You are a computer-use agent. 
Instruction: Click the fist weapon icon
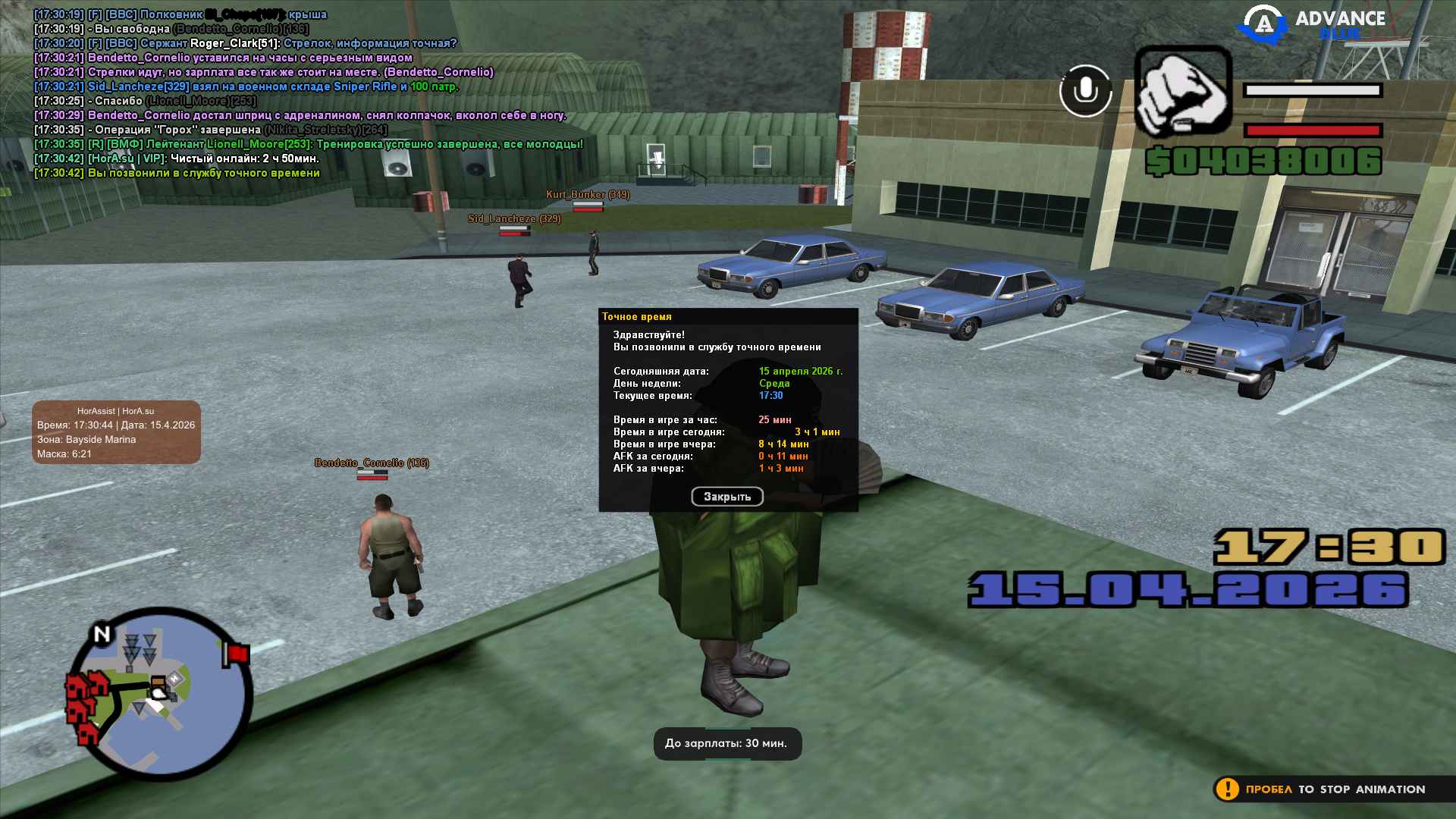pos(1182,92)
